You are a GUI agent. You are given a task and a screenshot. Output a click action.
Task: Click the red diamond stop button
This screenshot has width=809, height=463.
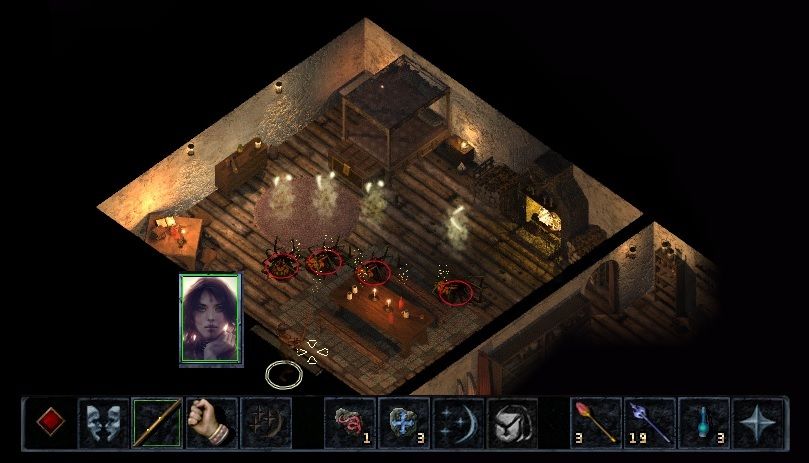49,422
